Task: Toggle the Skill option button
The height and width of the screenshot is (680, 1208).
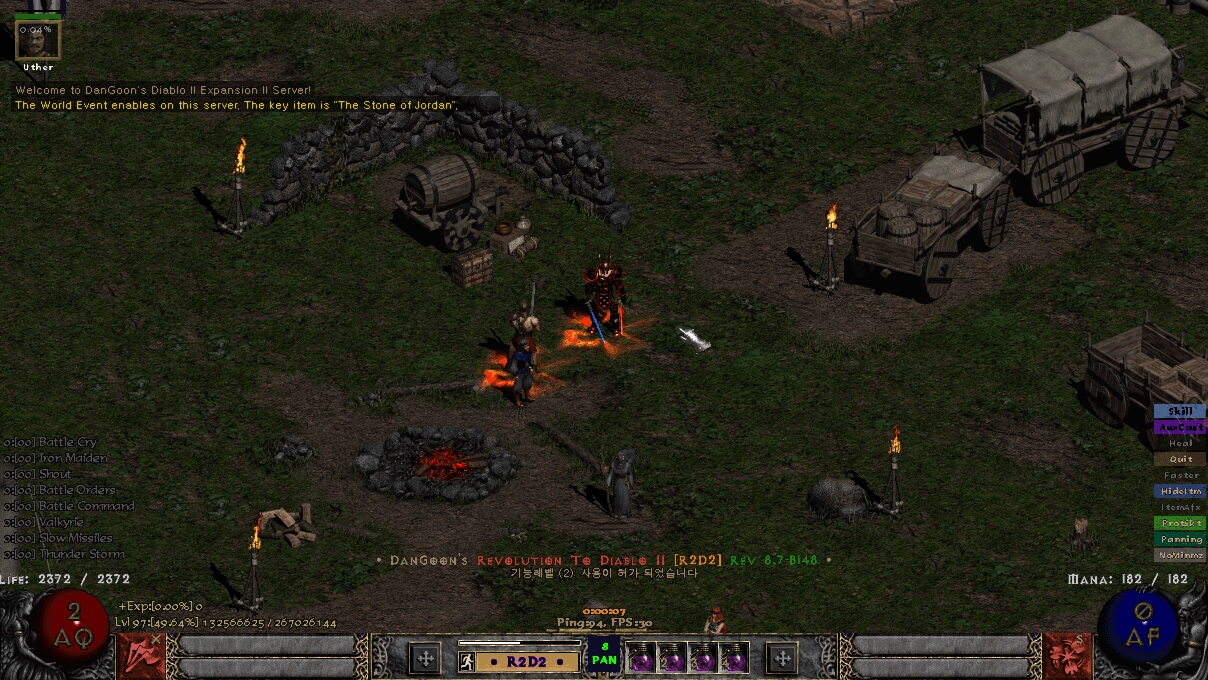Action: point(1180,411)
